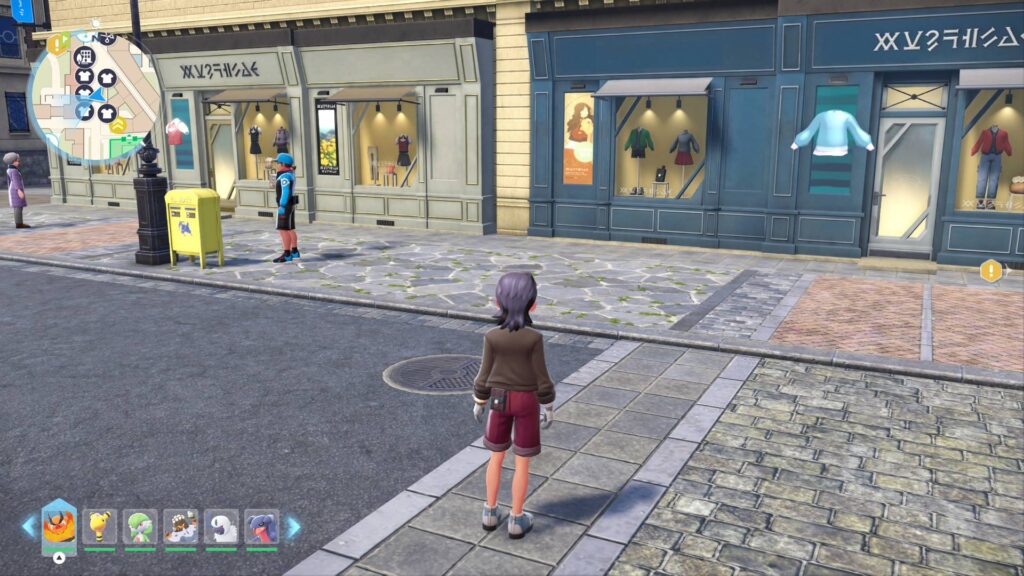1024x576 pixels.
Task: Select the building marker on the minimap
Action: point(84,57)
